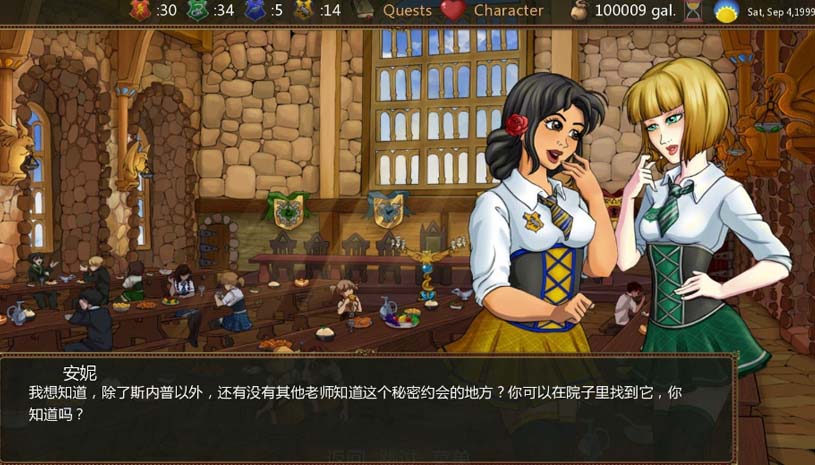815x465 pixels.
Task: Click the sun time-of-day icon
Action: 726,12
